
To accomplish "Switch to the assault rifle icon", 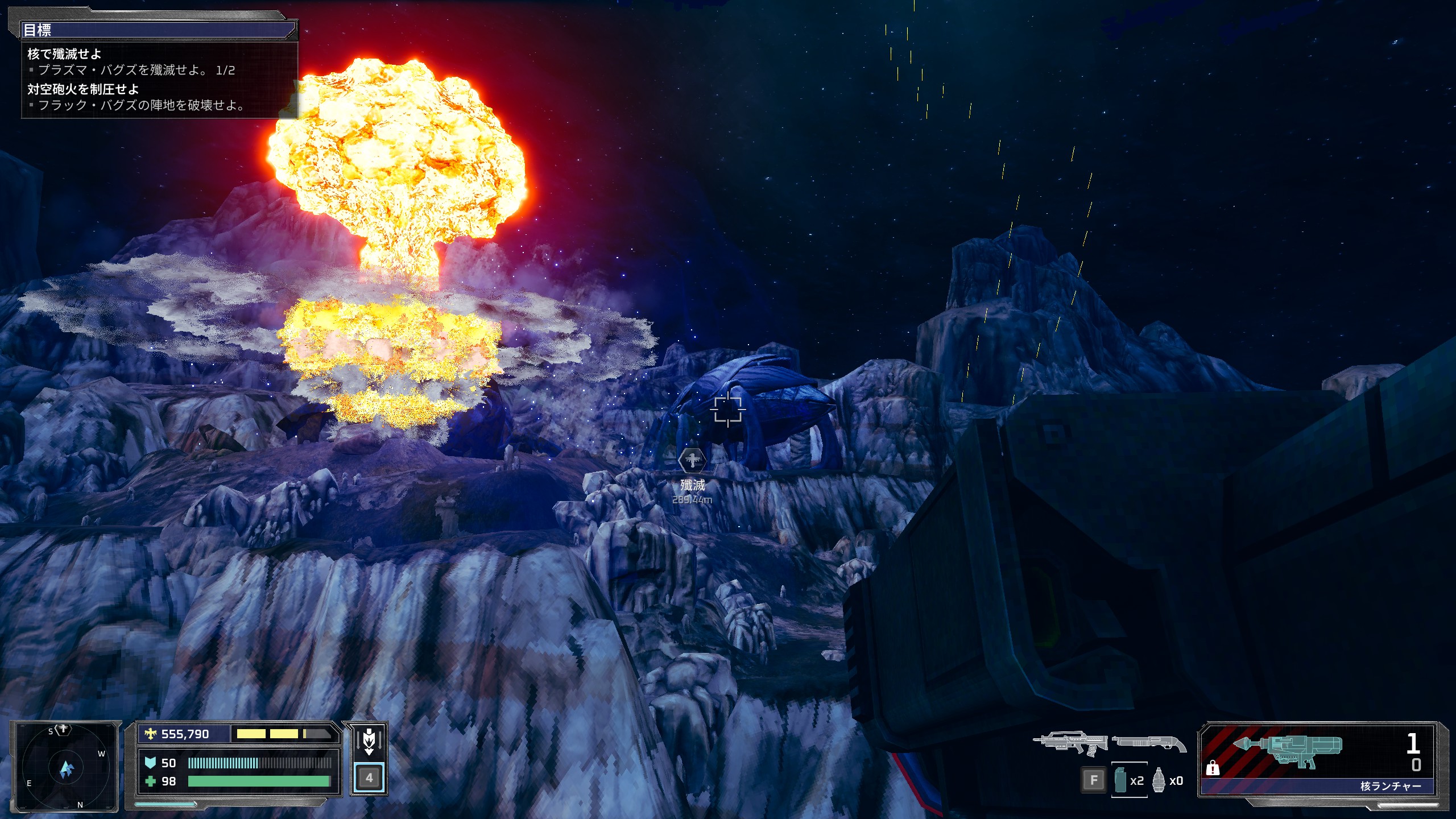I will [x=1070, y=742].
